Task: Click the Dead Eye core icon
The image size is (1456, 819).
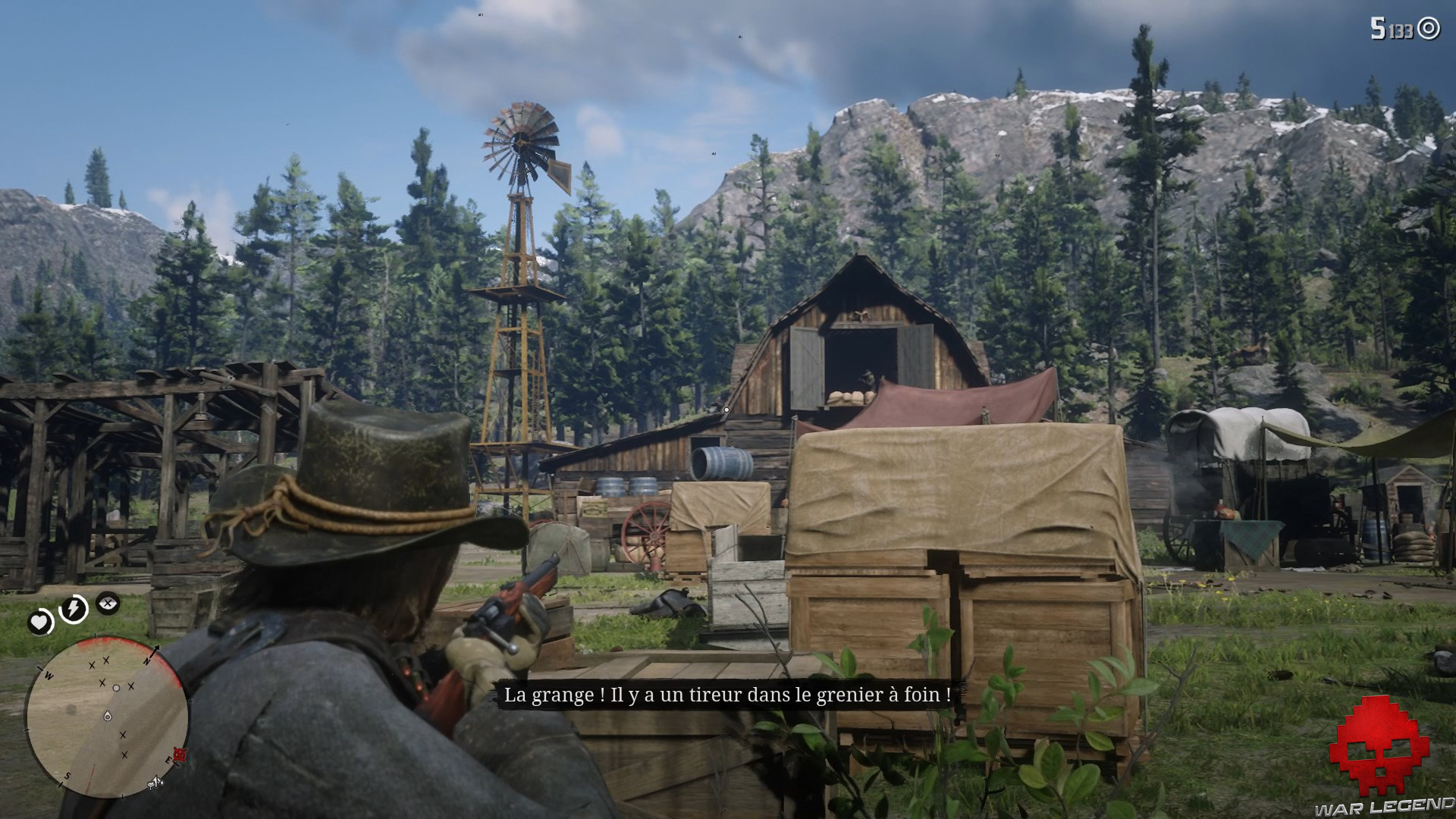Action: 107,603
